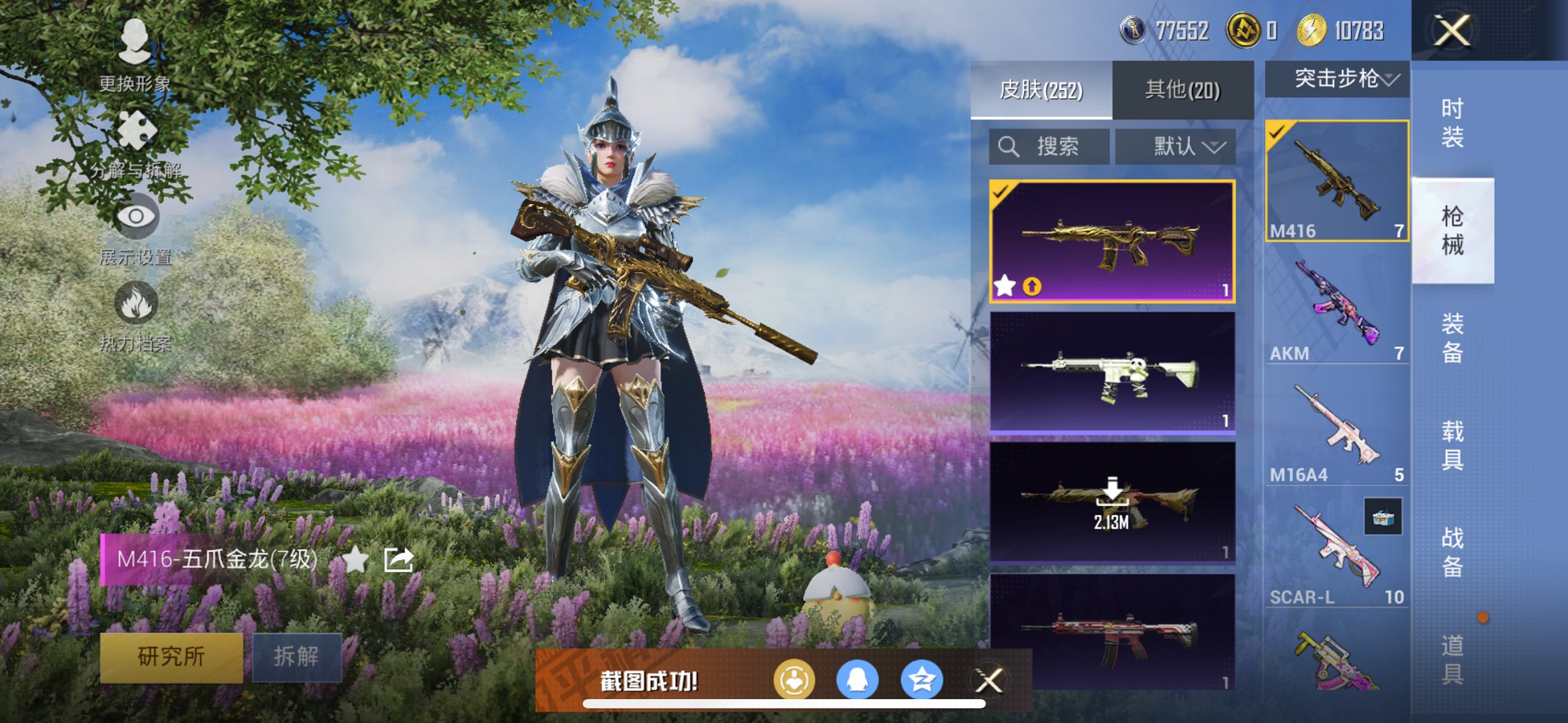Viewport: 1568px width, 723px height.
Task: Click the search magnifier icon
Action: point(1009,146)
